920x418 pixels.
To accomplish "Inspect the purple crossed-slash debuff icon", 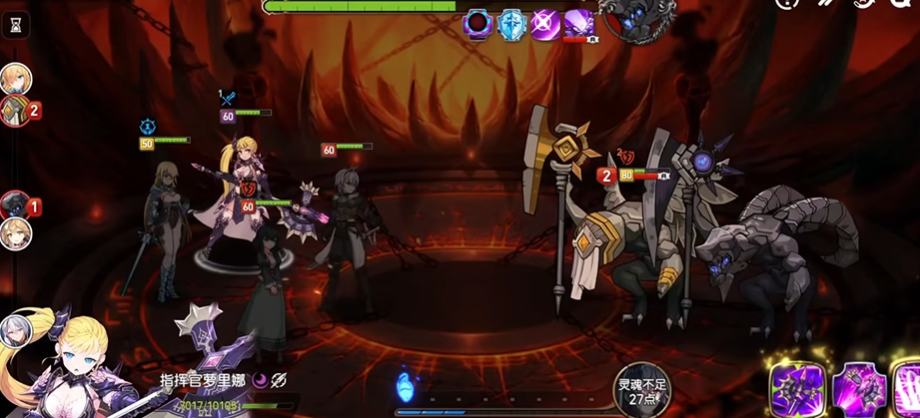I will (x=545, y=23).
